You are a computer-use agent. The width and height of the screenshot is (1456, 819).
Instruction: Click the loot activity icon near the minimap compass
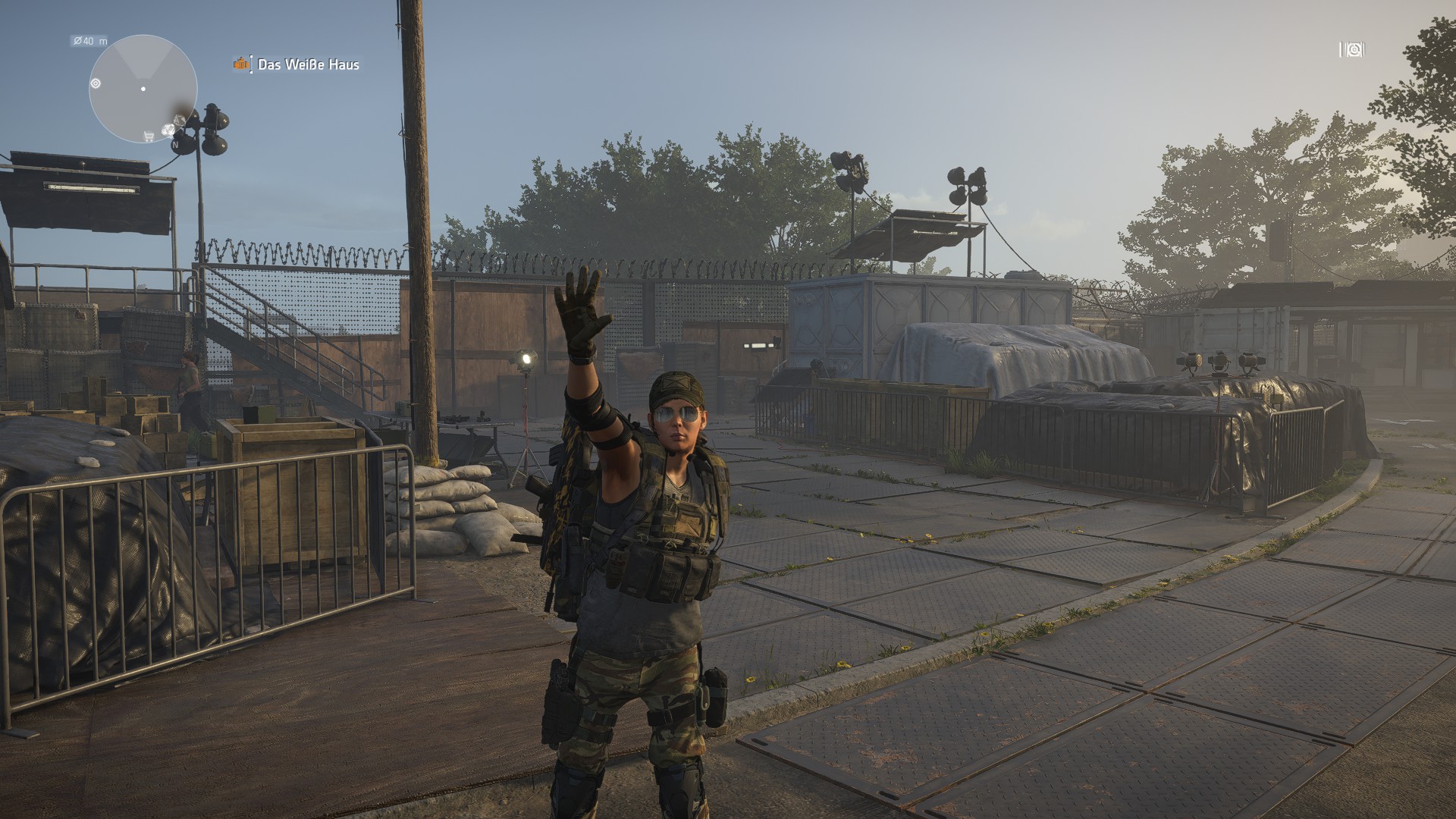coord(168,130)
